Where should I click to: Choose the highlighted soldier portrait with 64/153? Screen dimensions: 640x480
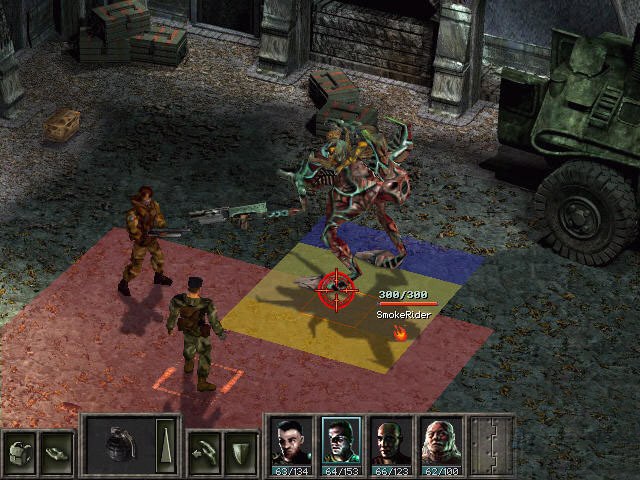(x=340, y=441)
